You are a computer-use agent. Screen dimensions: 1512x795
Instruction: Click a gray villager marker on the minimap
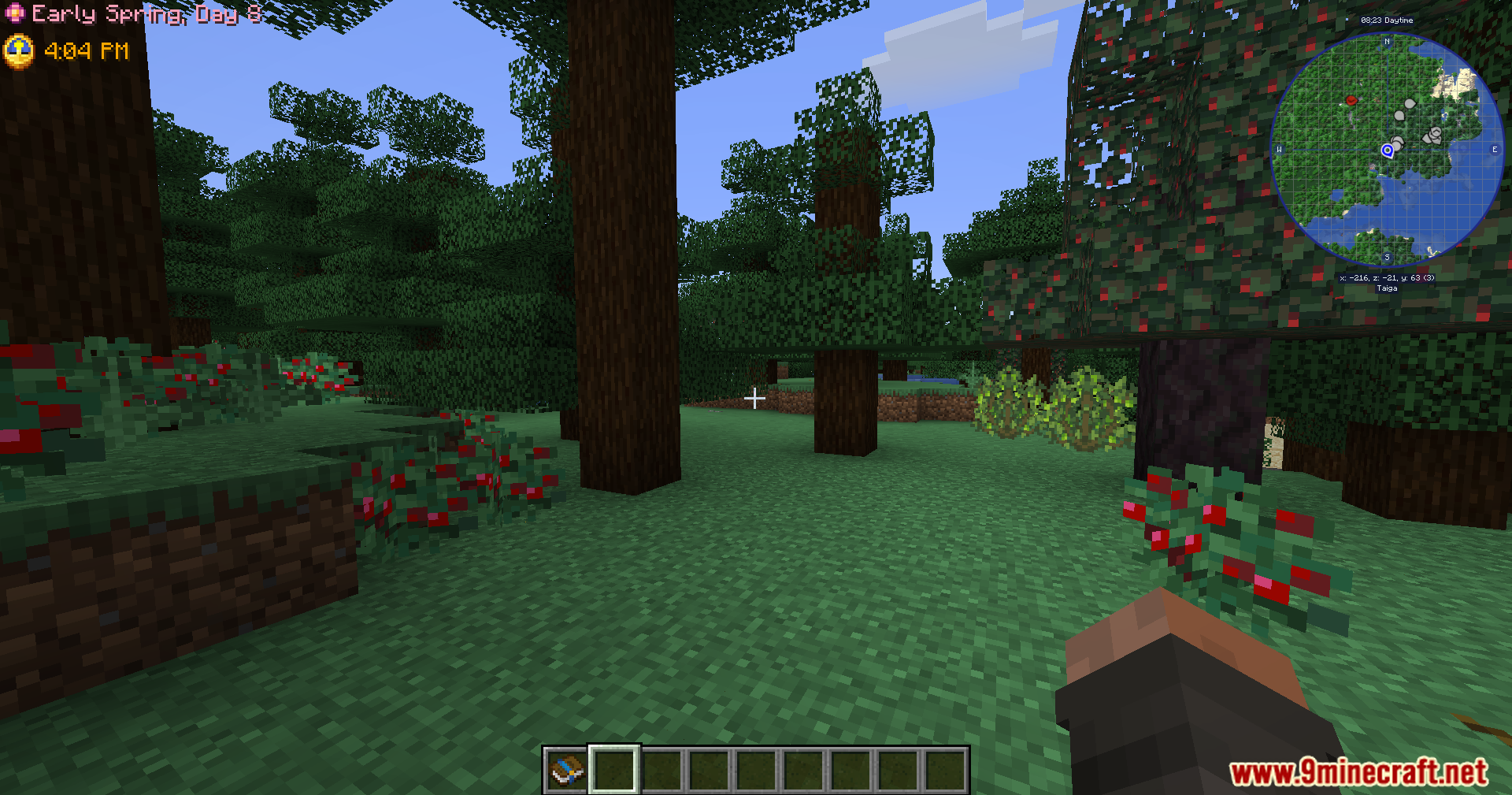click(x=1408, y=104)
